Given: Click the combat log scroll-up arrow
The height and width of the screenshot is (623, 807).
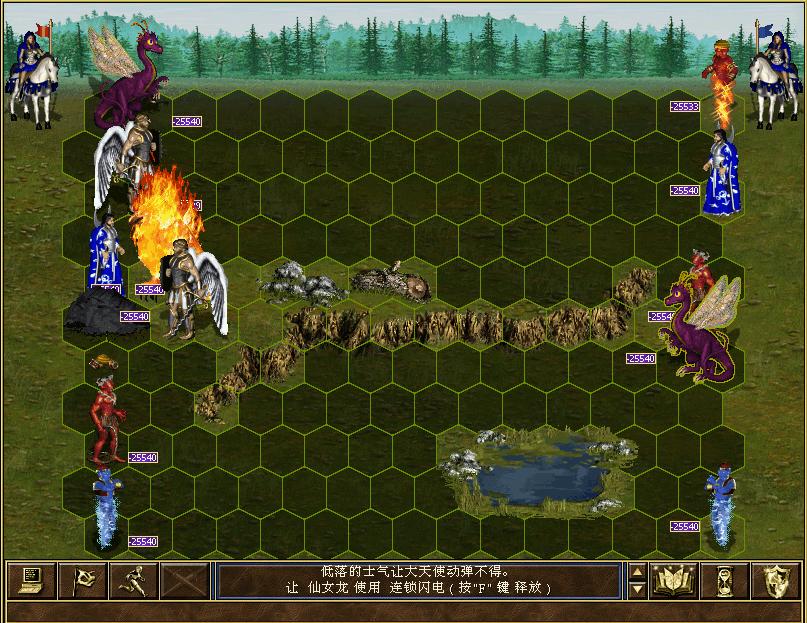Looking at the screenshot, I should pyautogui.click(x=637, y=572).
